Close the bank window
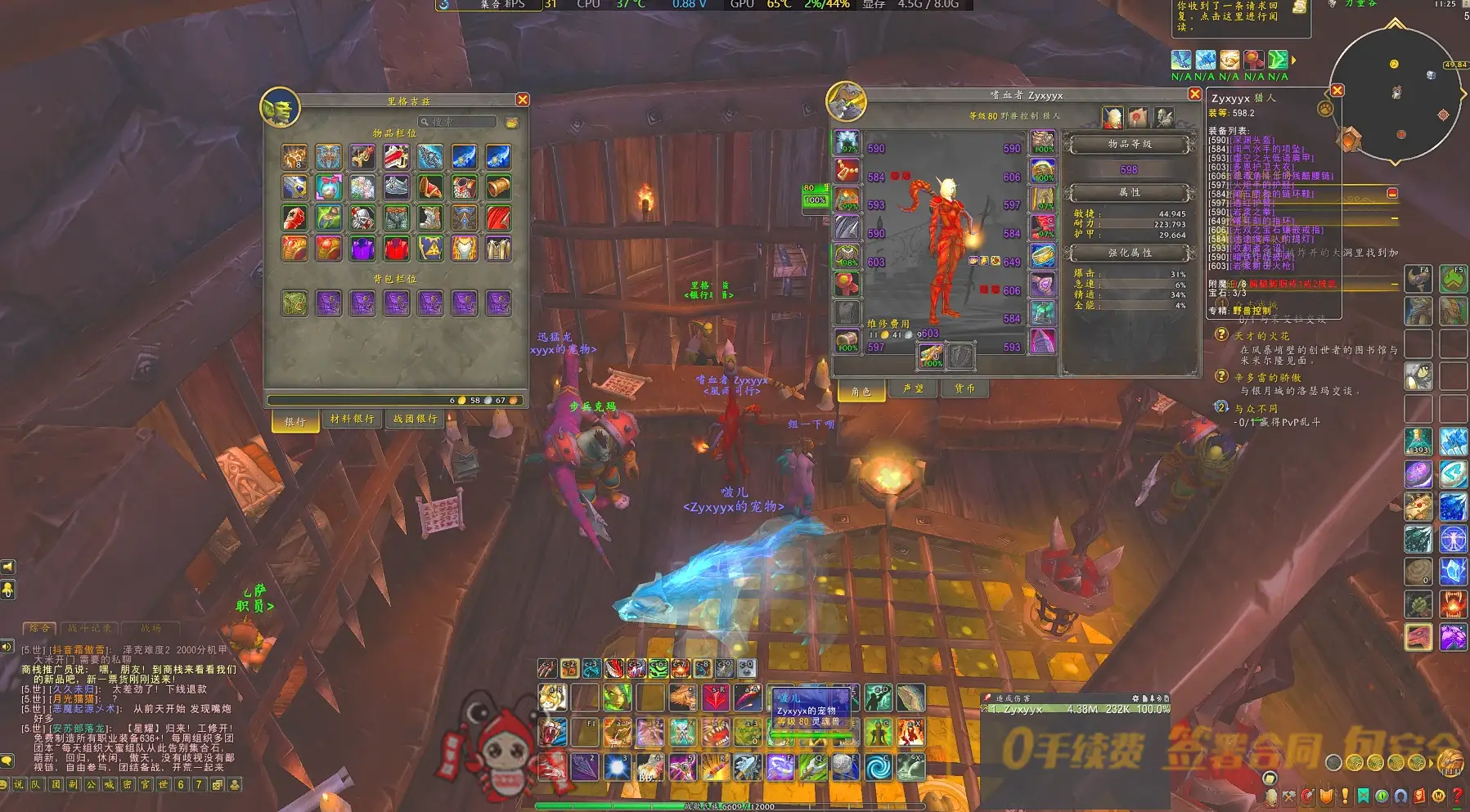 [523, 100]
